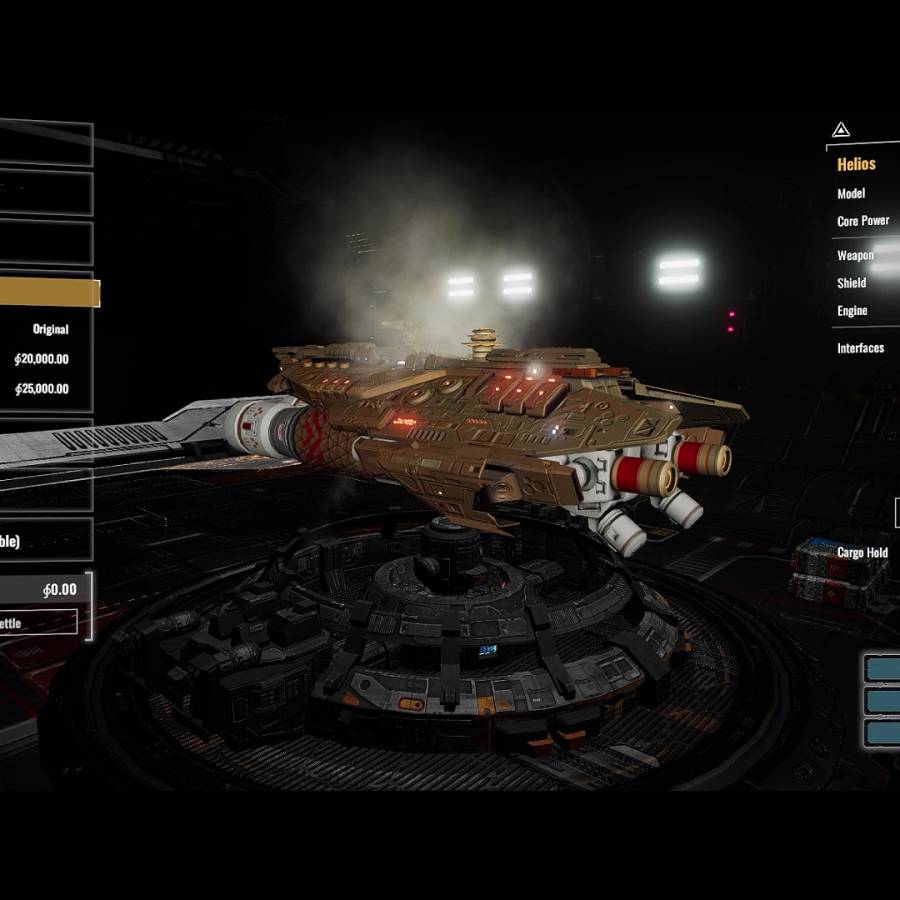
Task: Select the Original option
Action: pos(50,329)
